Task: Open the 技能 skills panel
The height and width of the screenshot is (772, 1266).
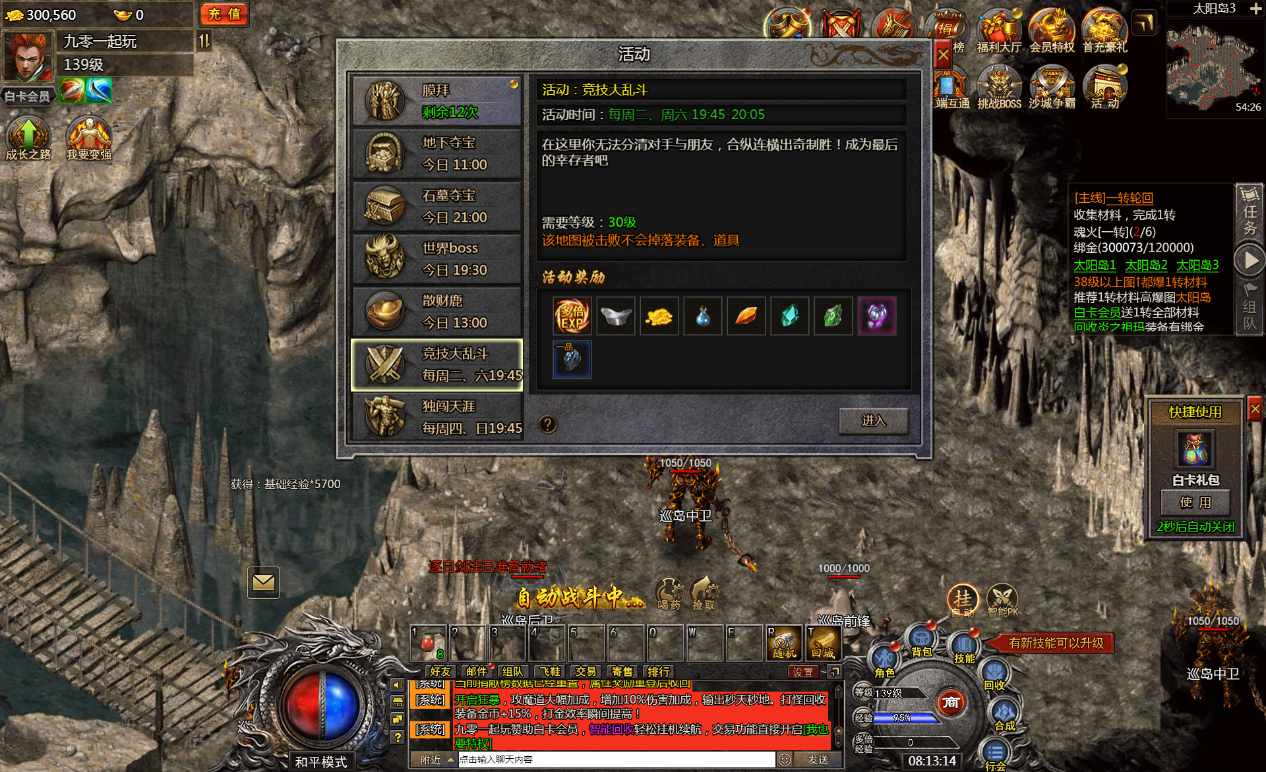Action: click(x=963, y=647)
